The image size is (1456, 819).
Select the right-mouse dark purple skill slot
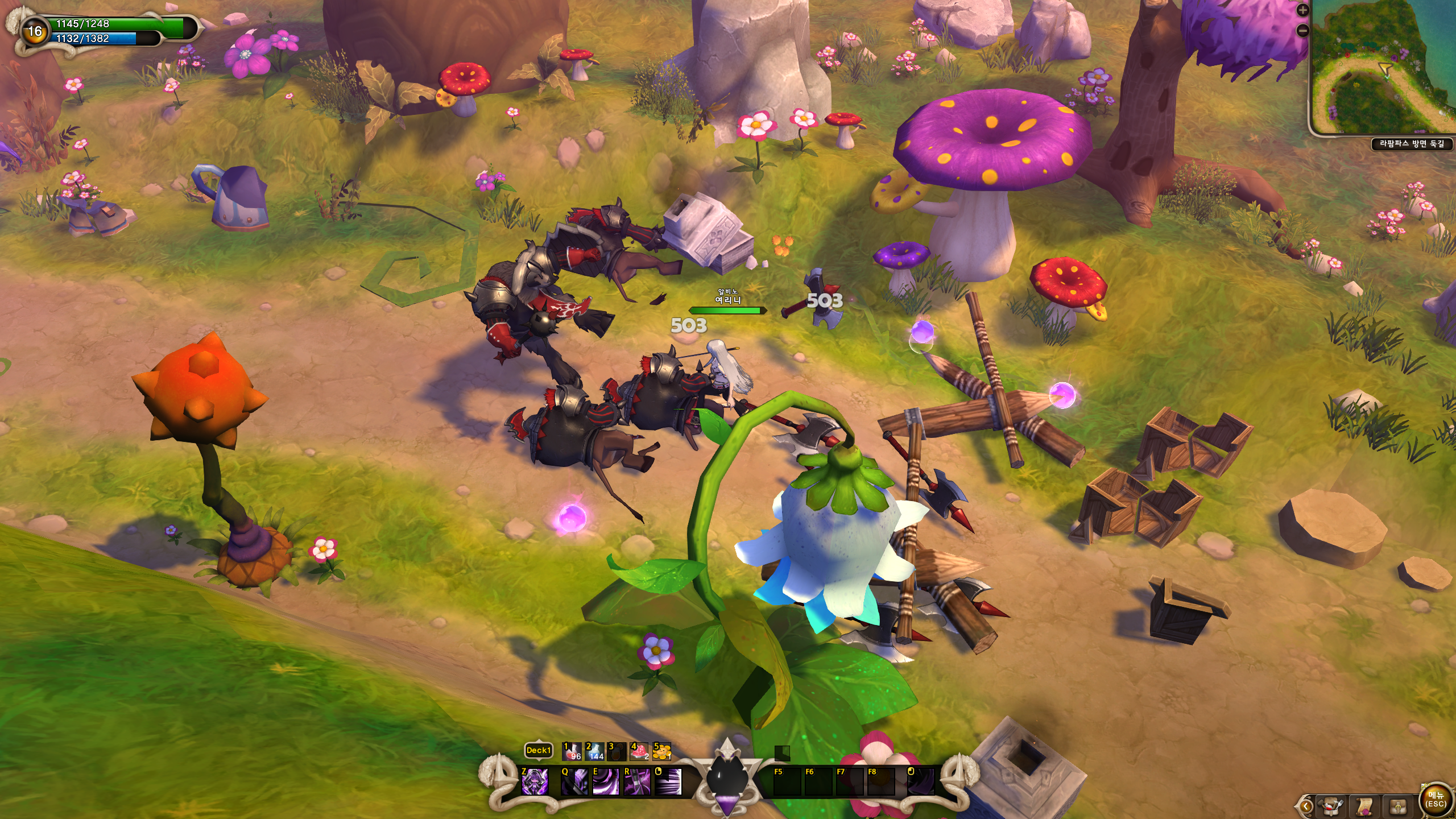pyautogui.click(x=920, y=781)
